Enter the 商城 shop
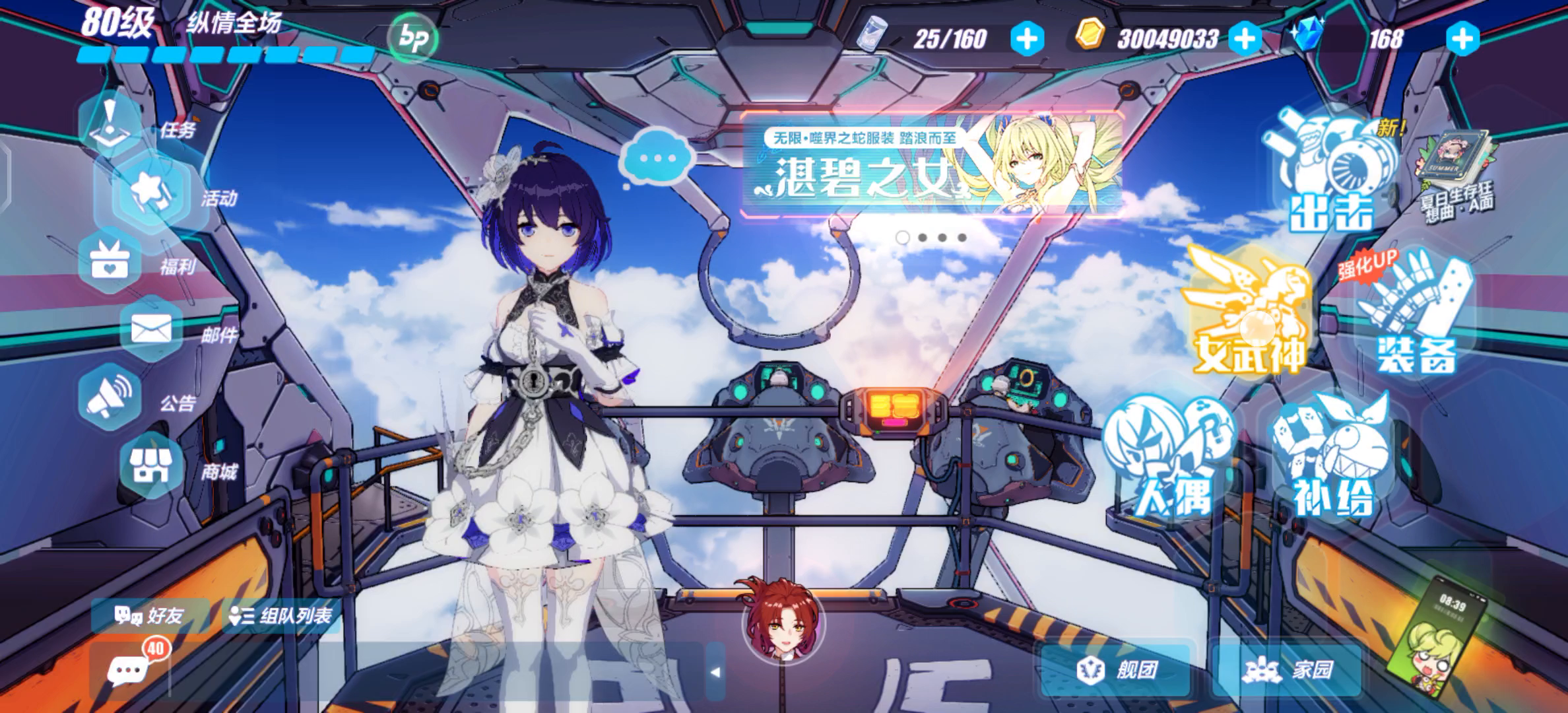Viewport: 1568px width, 713px height. [152, 466]
